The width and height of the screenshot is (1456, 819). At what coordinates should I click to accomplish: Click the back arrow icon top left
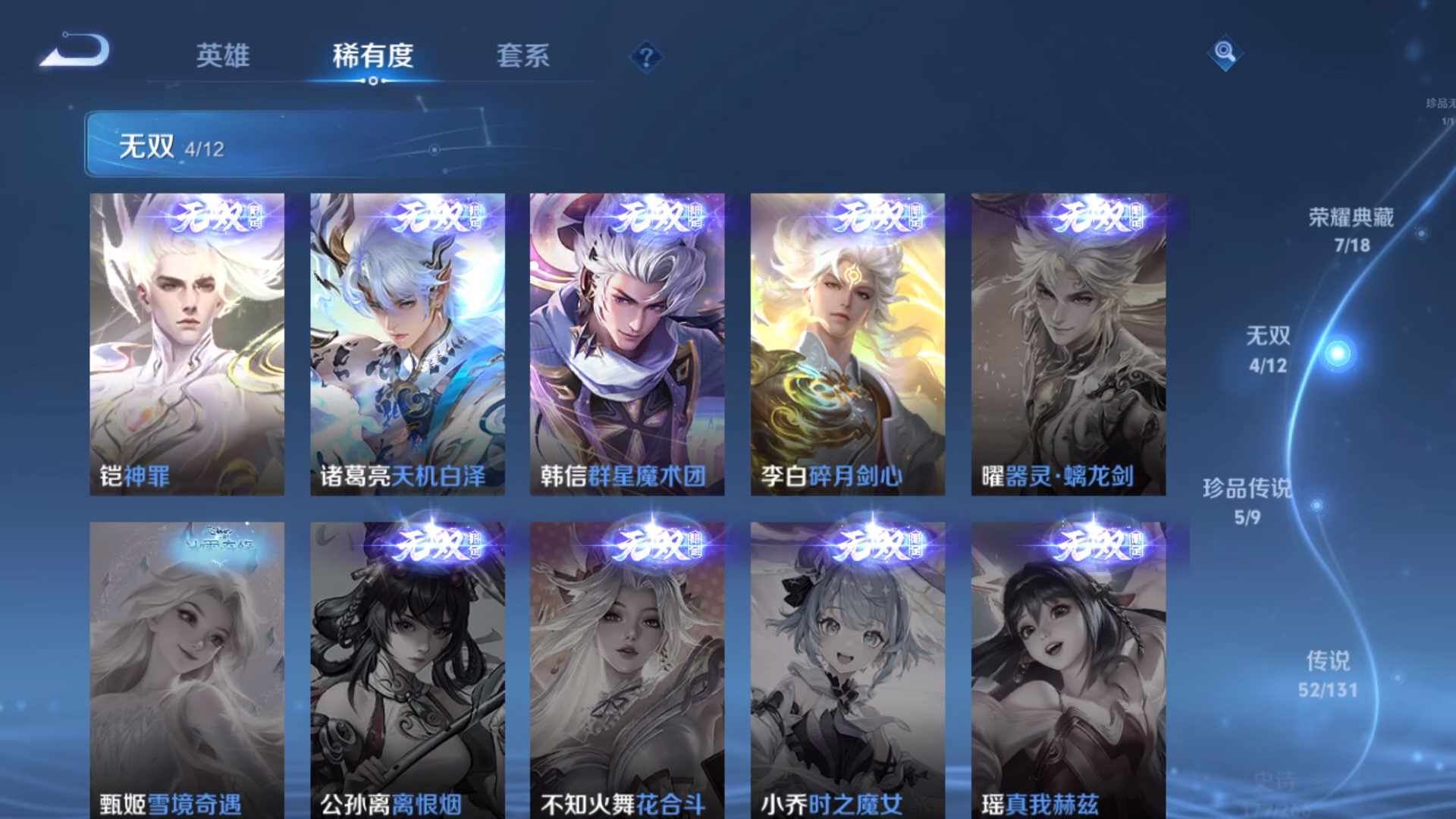(x=74, y=51)
